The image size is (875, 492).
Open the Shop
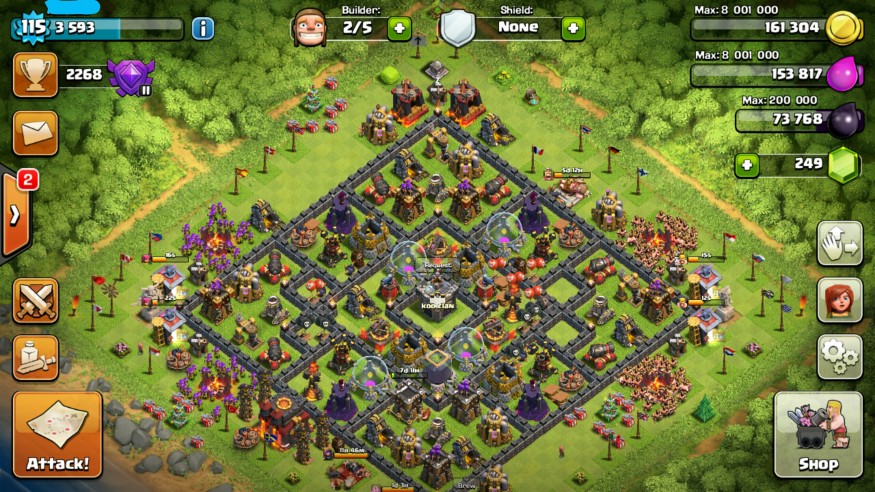(x=818, y=434)
